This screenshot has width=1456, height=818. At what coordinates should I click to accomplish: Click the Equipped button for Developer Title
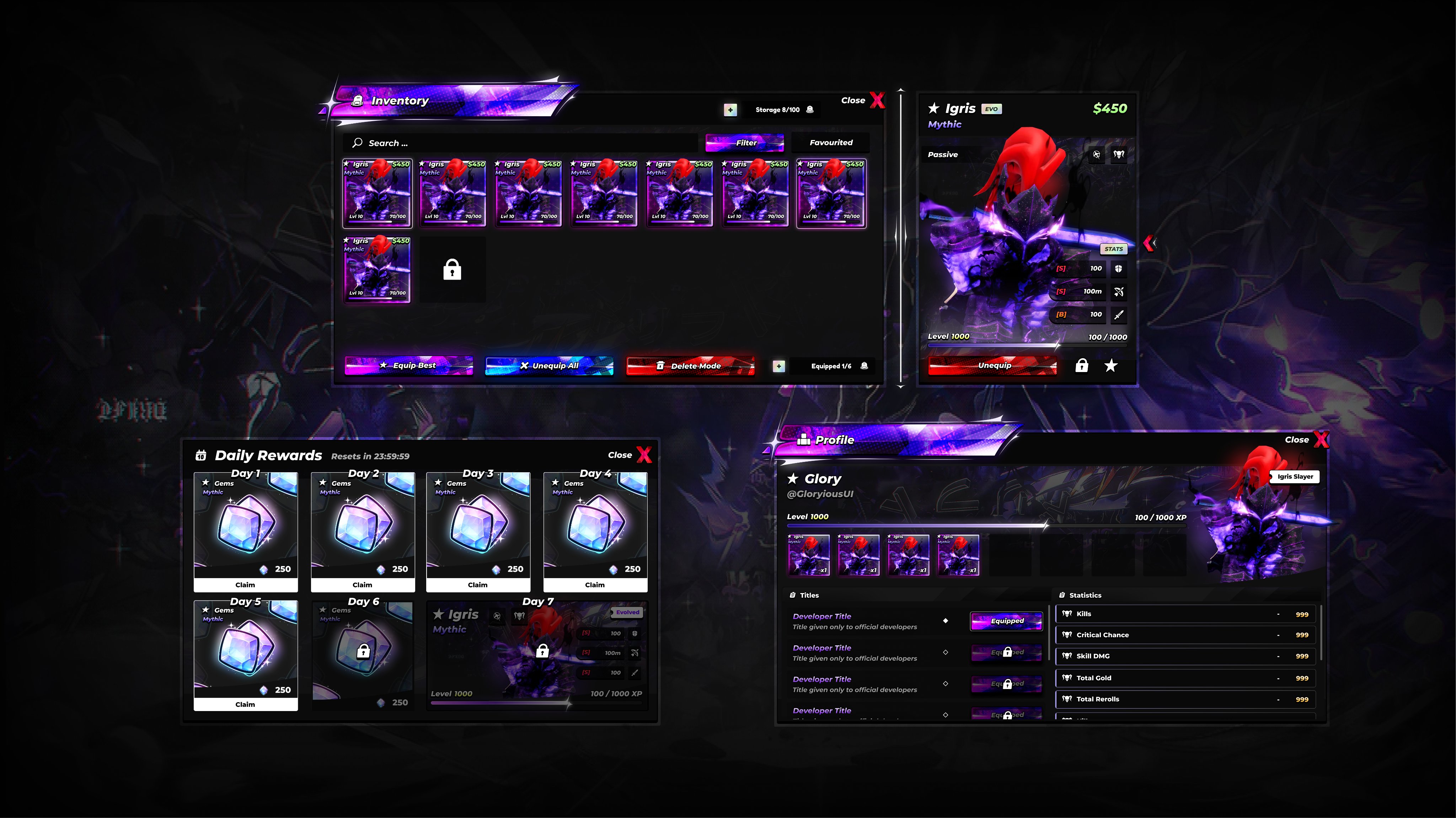(1007, 621)
